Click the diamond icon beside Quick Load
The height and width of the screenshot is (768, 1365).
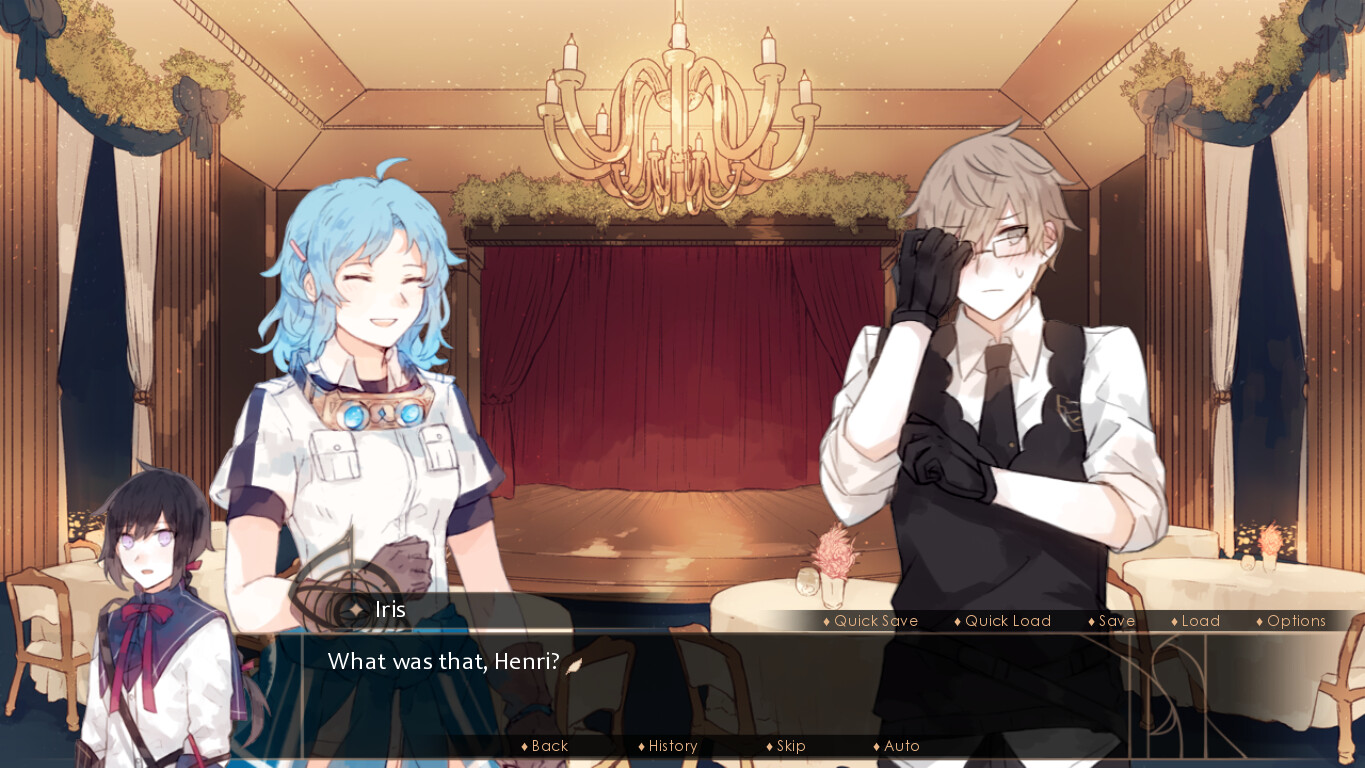956,621
